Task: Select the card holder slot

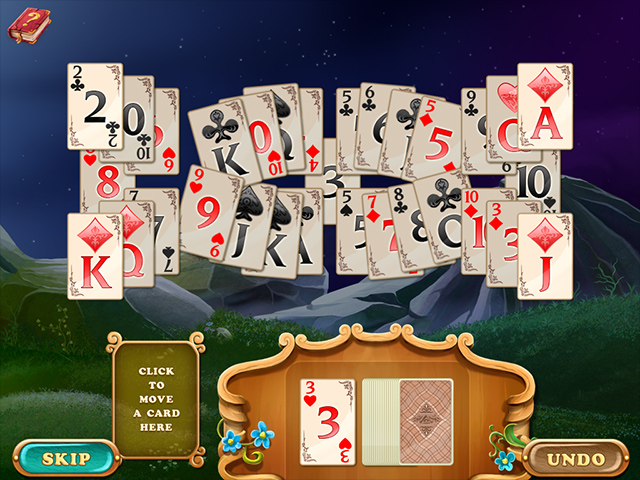Action: (155, 399)
